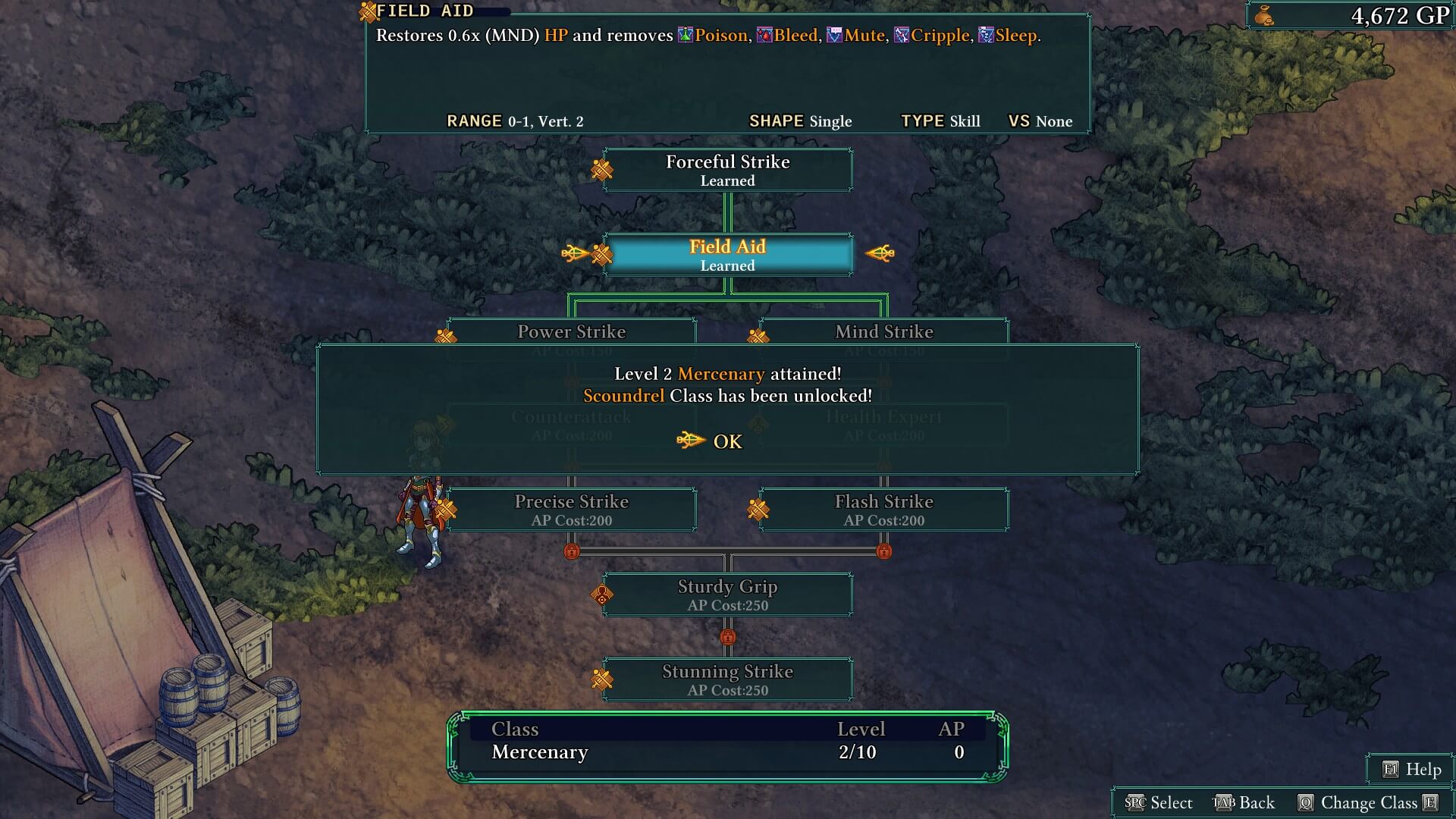Choose the Sturdy Grip skill node
Viewport: 1456px width, 819px height.
[x=727, y=595]
